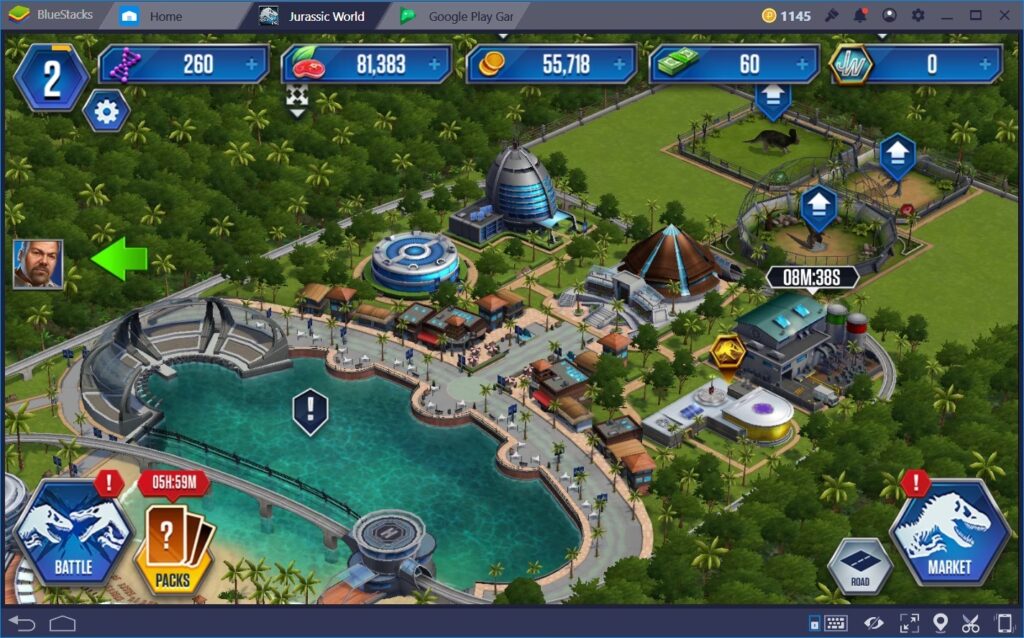
Task: Select the character portrait mission icon
Action: tap(38, 264)
